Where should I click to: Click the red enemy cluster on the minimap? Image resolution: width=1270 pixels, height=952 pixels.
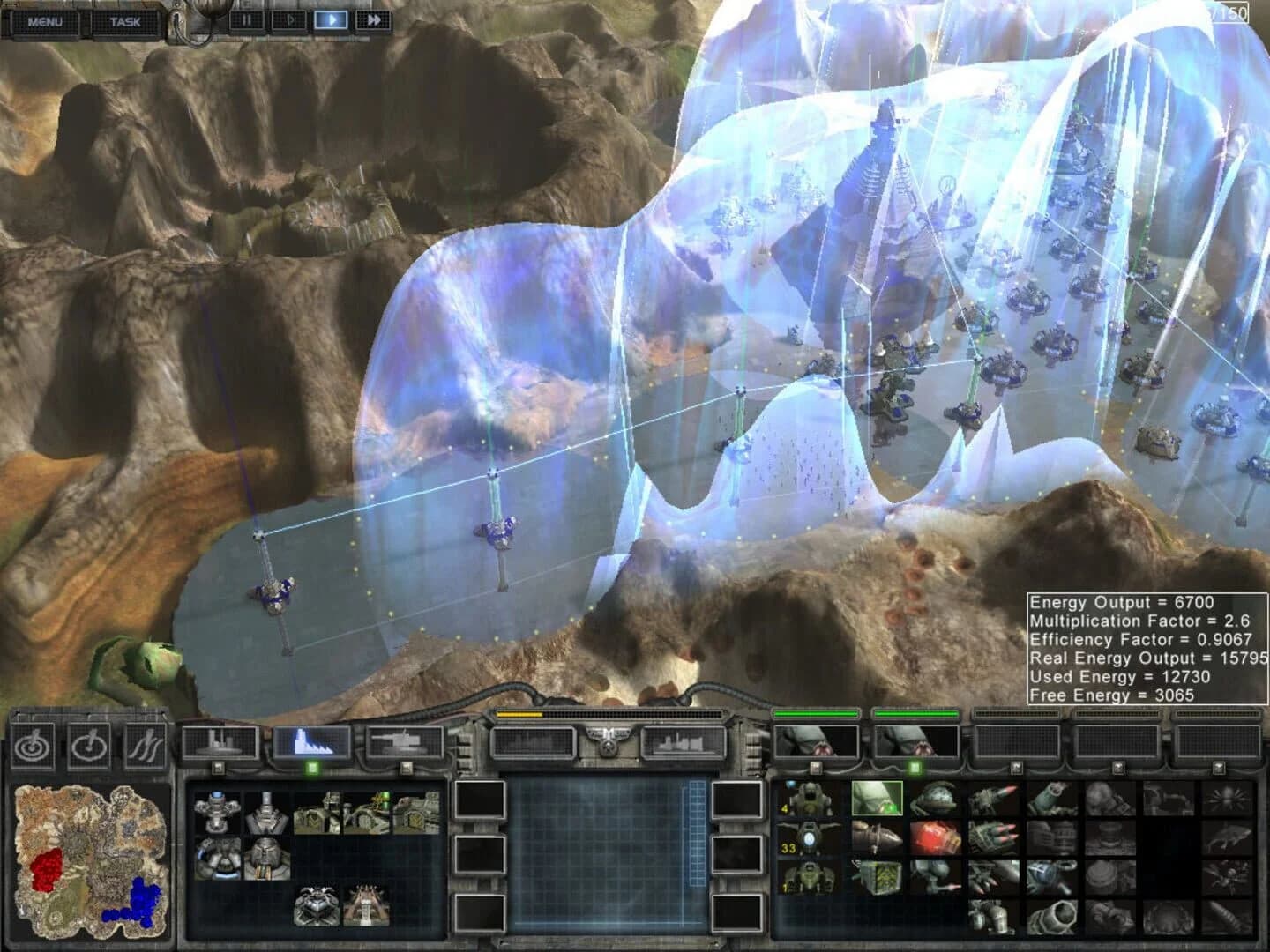46,869
